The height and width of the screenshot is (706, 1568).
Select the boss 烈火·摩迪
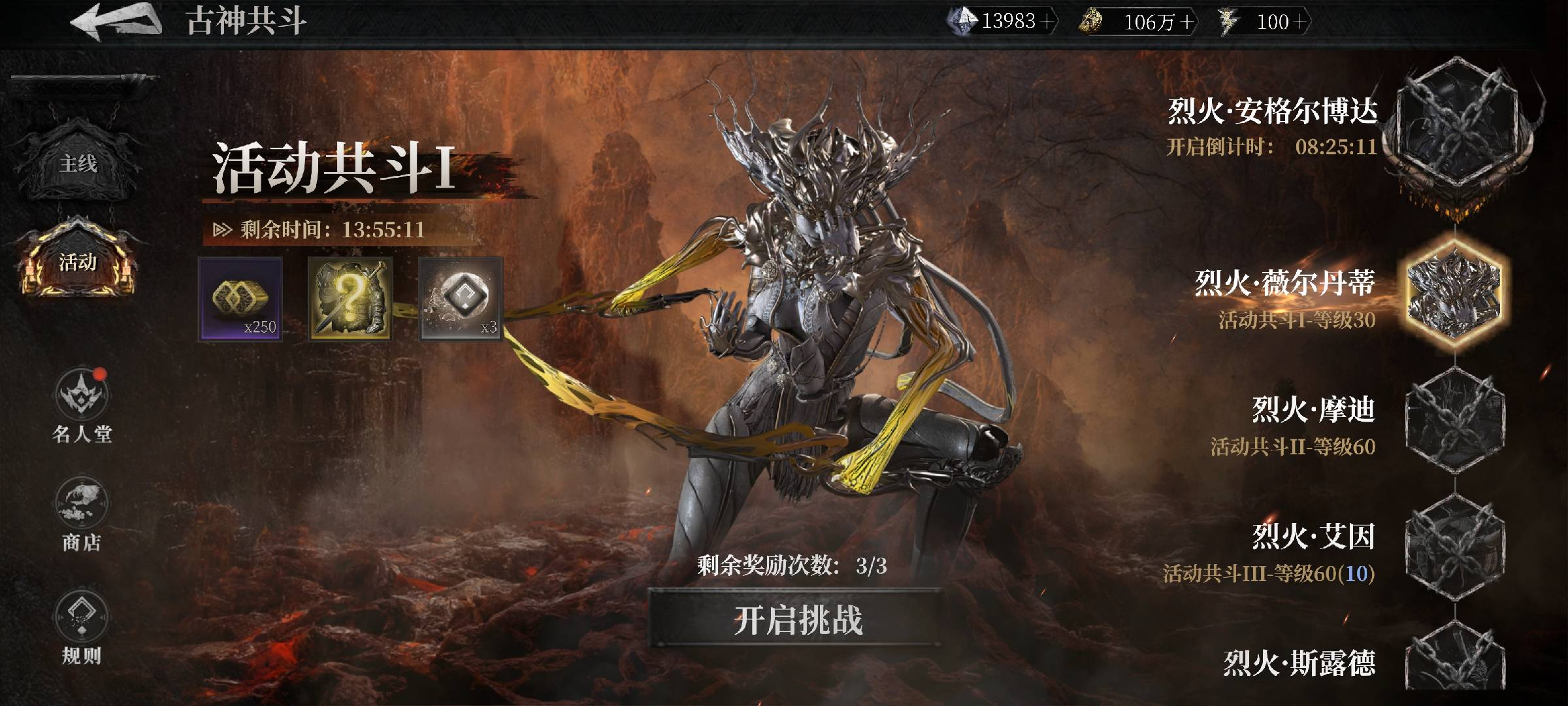click(1454, 420)
